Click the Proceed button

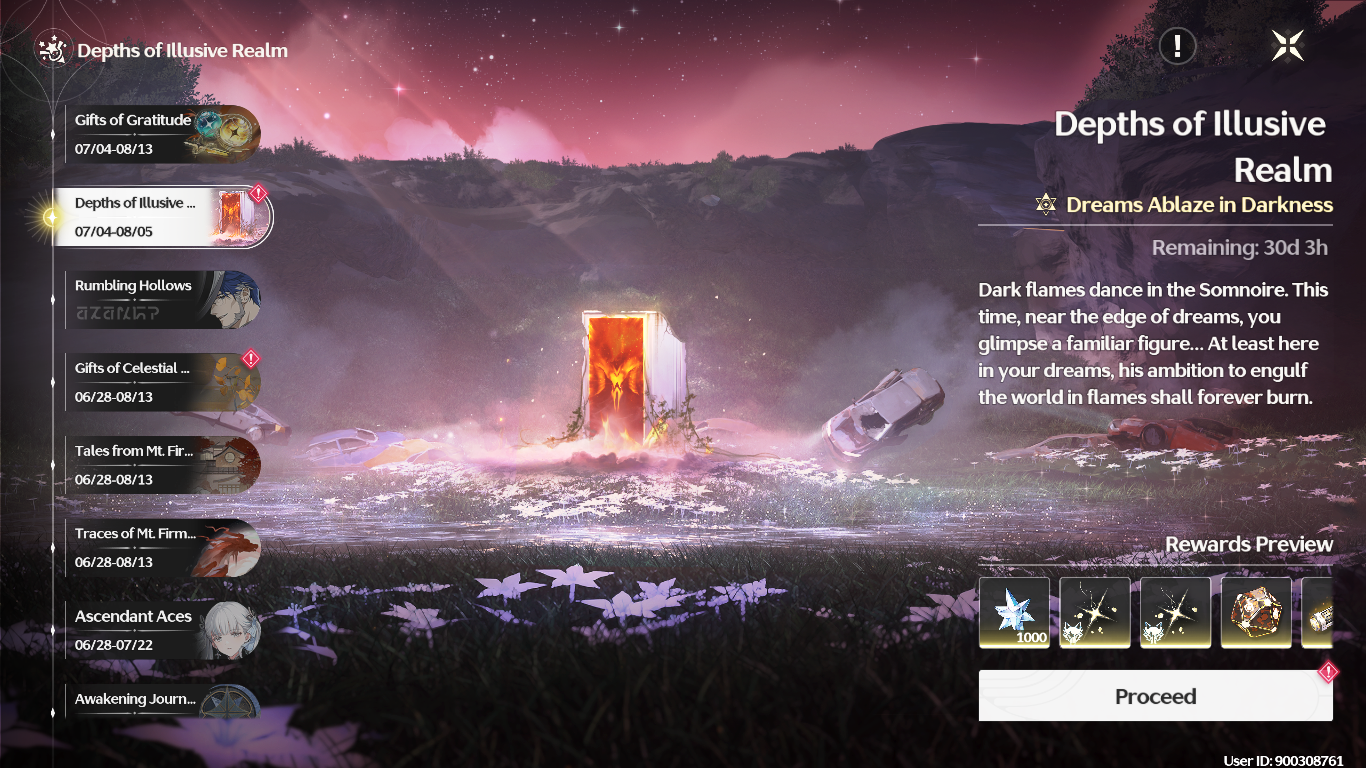point(1155,696)
